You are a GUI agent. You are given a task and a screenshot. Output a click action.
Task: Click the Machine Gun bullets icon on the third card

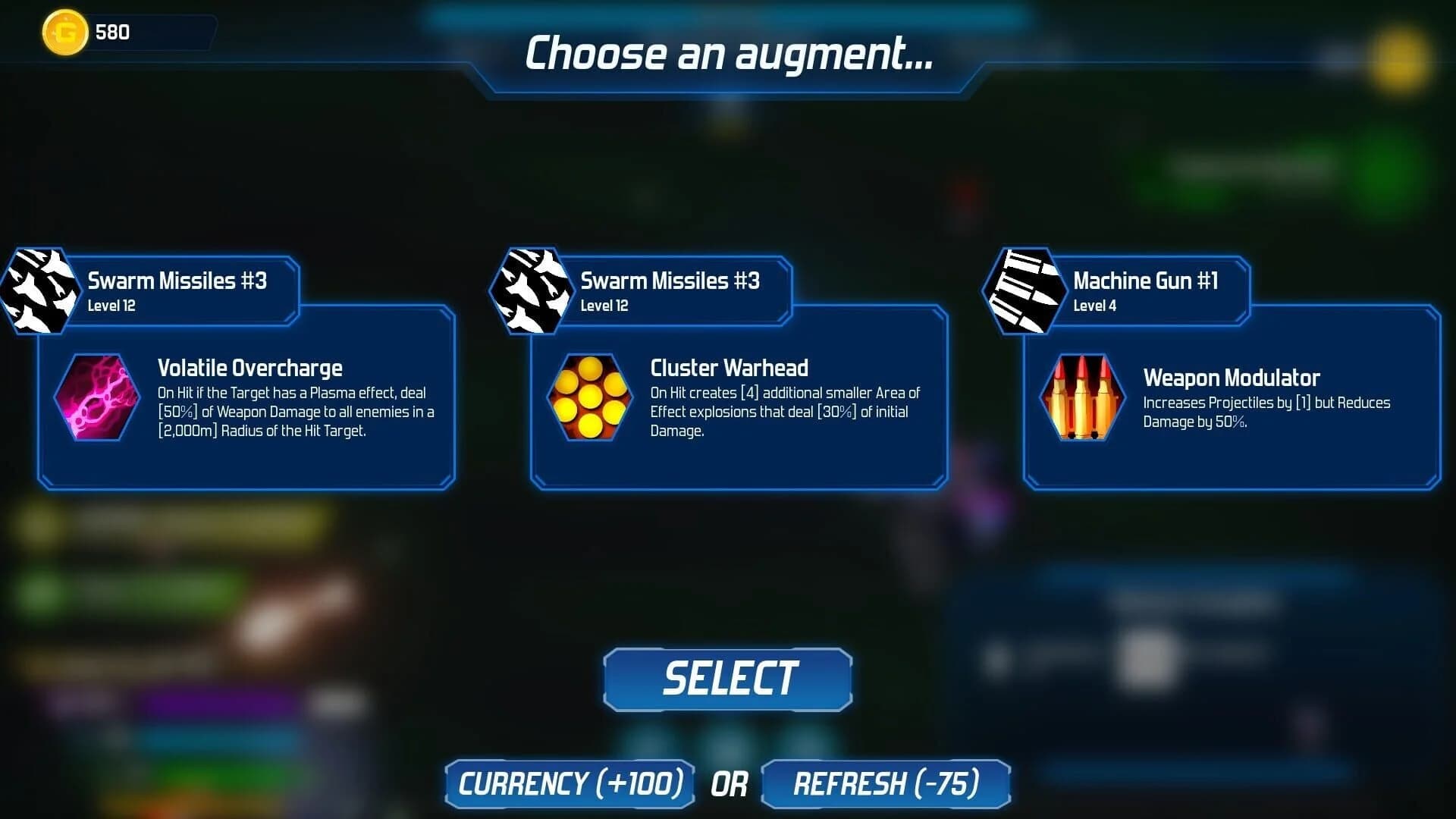pos(1025,288)
